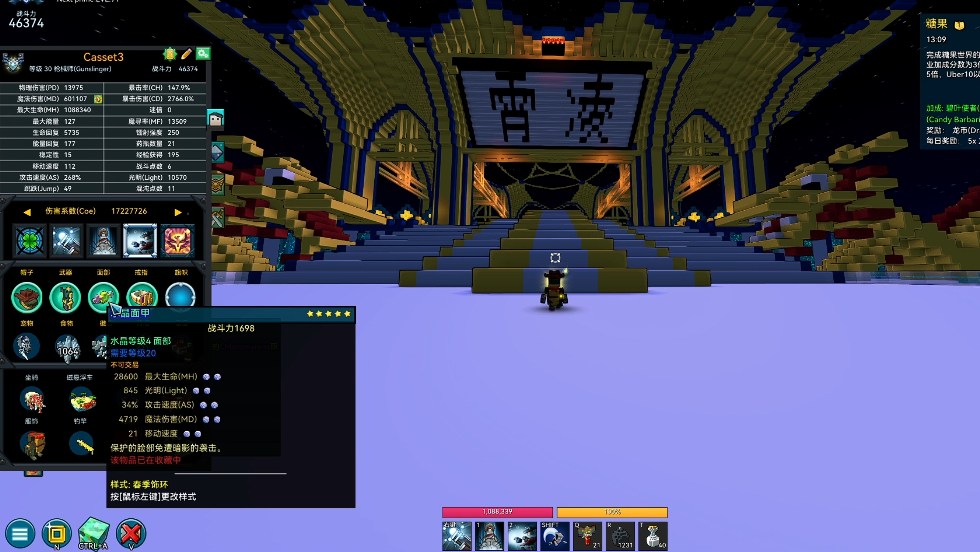
Task: Open the character head side tab
Action: [x=216, y=119]
